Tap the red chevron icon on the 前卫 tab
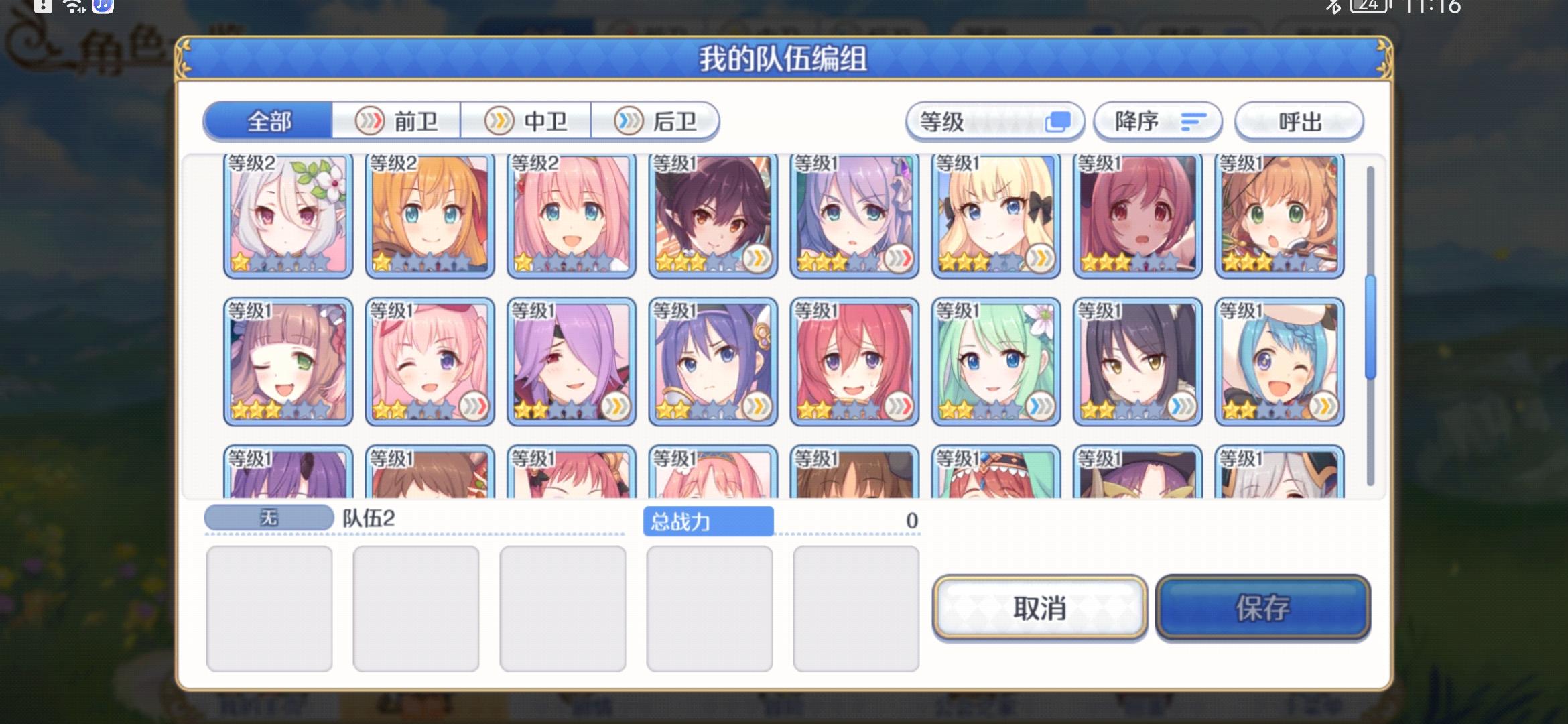The width and height of the screenshot is (1568, 724). (369, 121)
